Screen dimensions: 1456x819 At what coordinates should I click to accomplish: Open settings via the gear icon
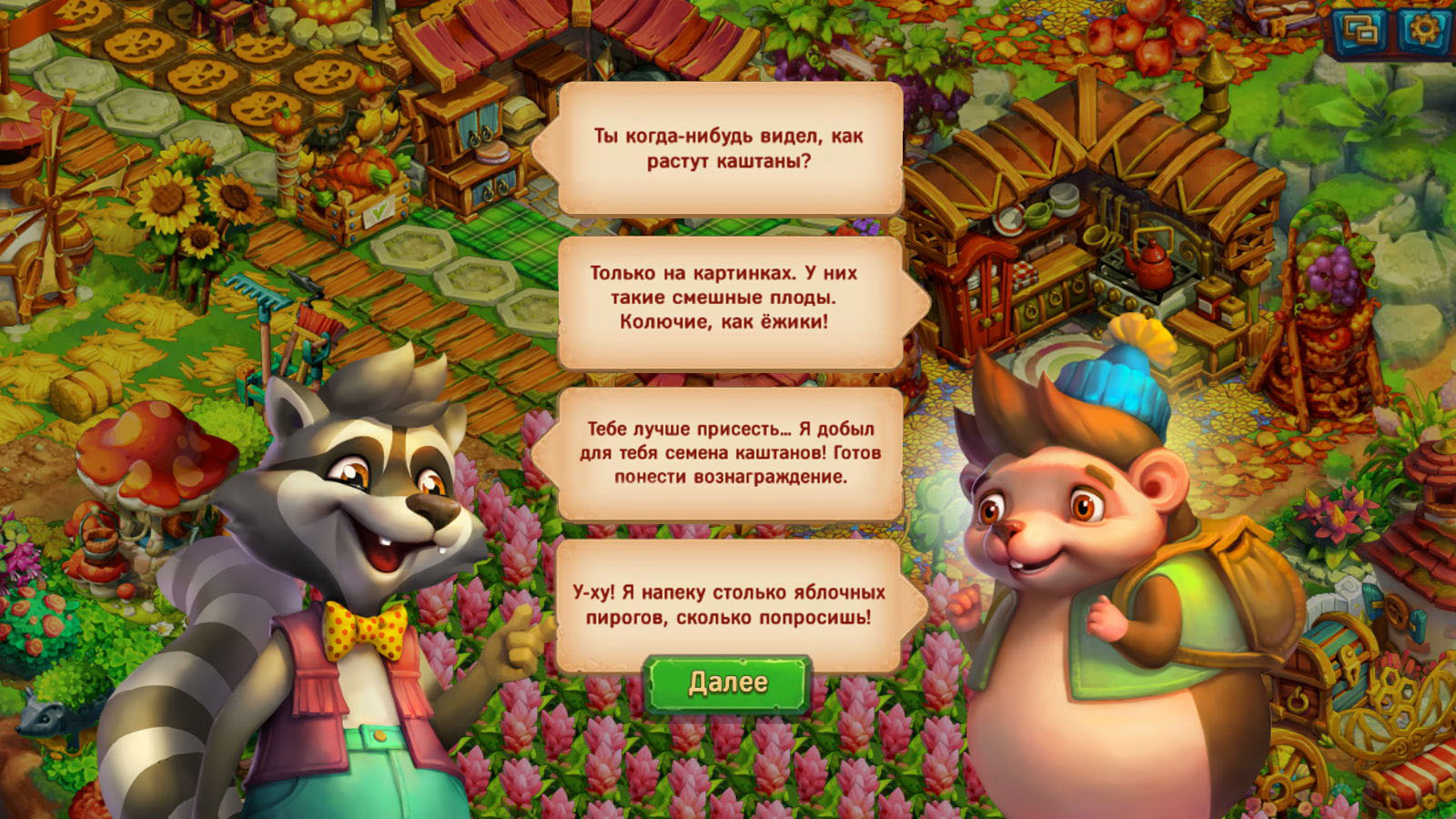tap(1423, 29)
